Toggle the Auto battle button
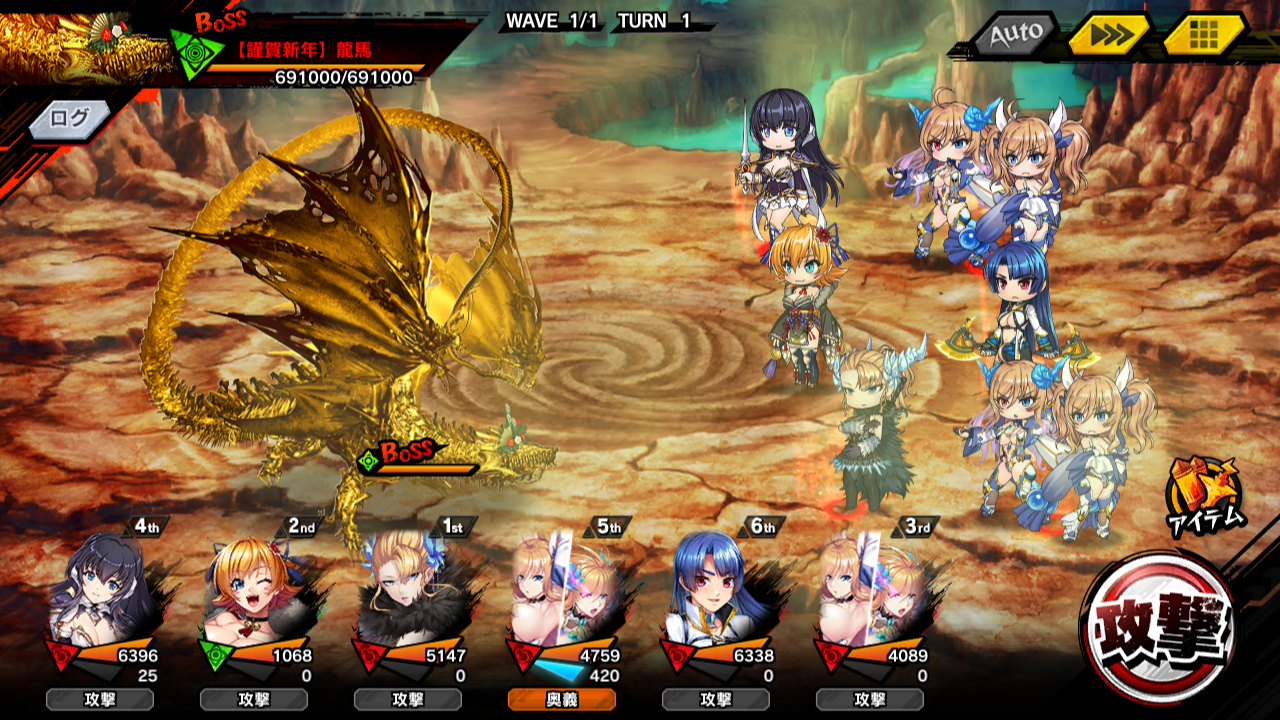 point(1015,34)
